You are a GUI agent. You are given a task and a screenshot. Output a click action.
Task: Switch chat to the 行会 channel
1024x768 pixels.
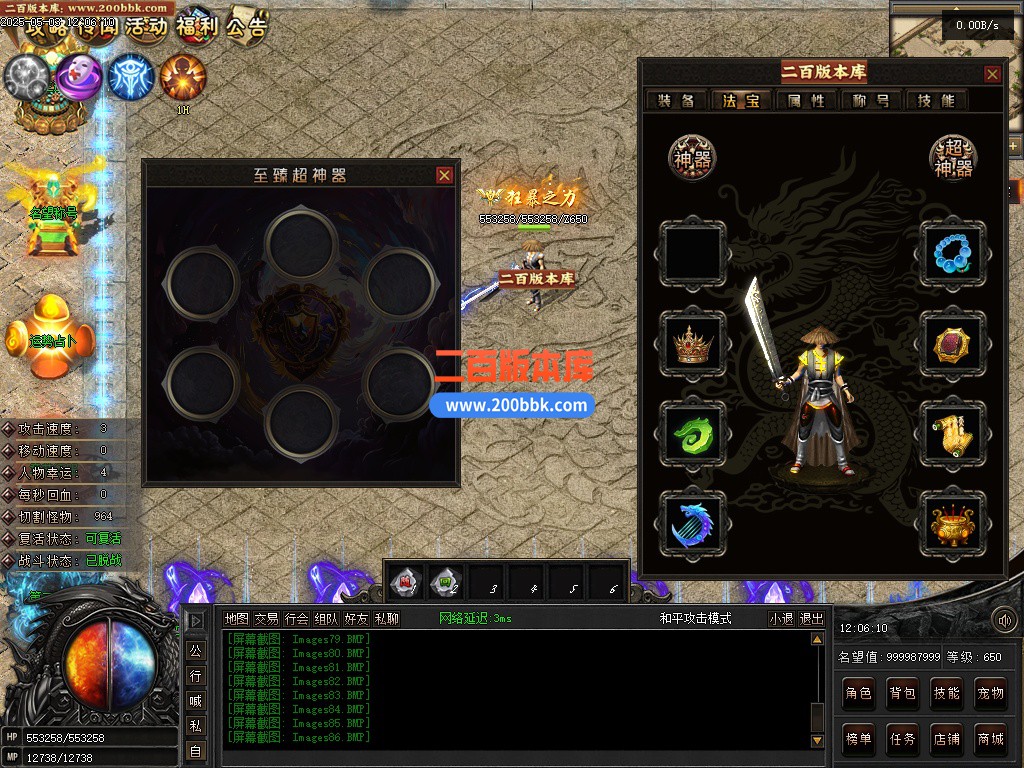click(x=296, y=619)
